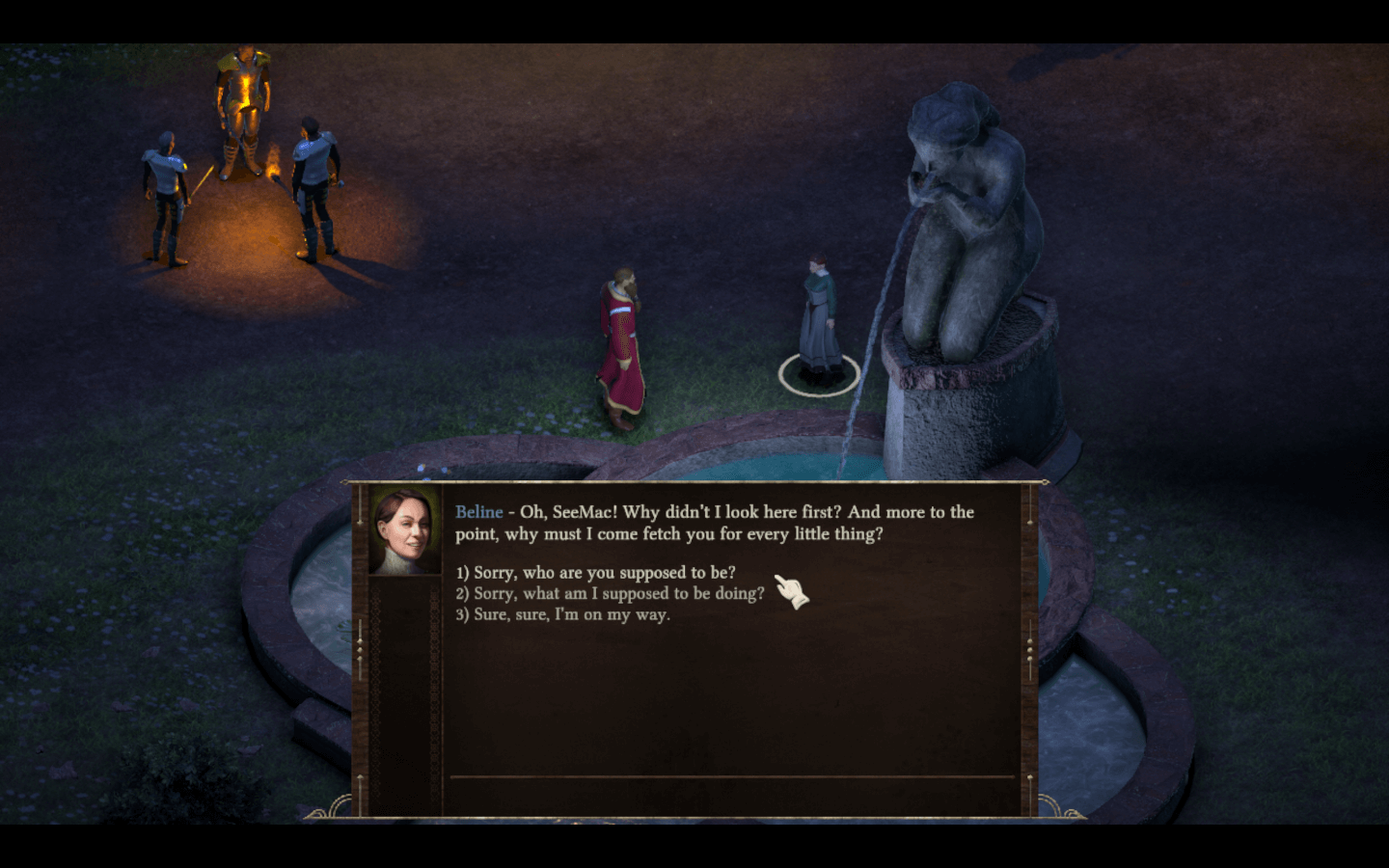The image size is (1389, 868).
Task: Select "Sorry, what am I supposed to be doing?"
Action: [x=610, y=594]
